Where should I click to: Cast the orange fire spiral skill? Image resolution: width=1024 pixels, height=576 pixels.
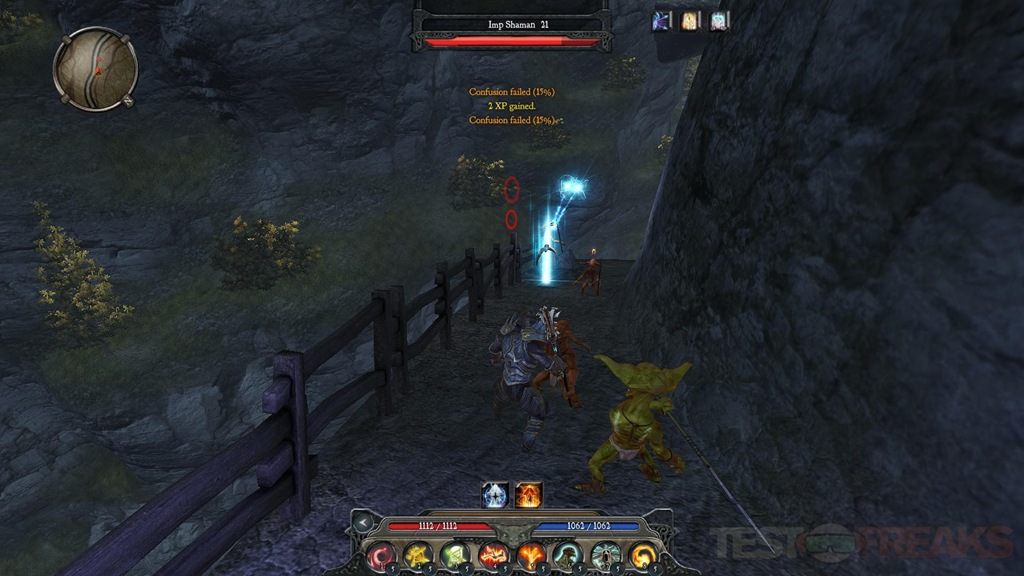pos(641,554)
